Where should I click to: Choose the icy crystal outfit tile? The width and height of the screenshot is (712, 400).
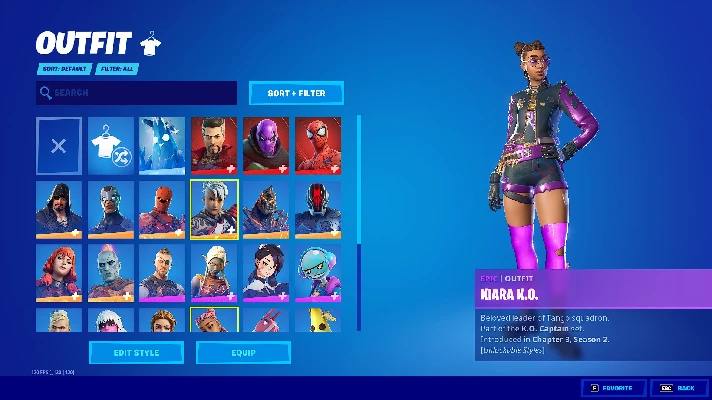tap(163, 145)
